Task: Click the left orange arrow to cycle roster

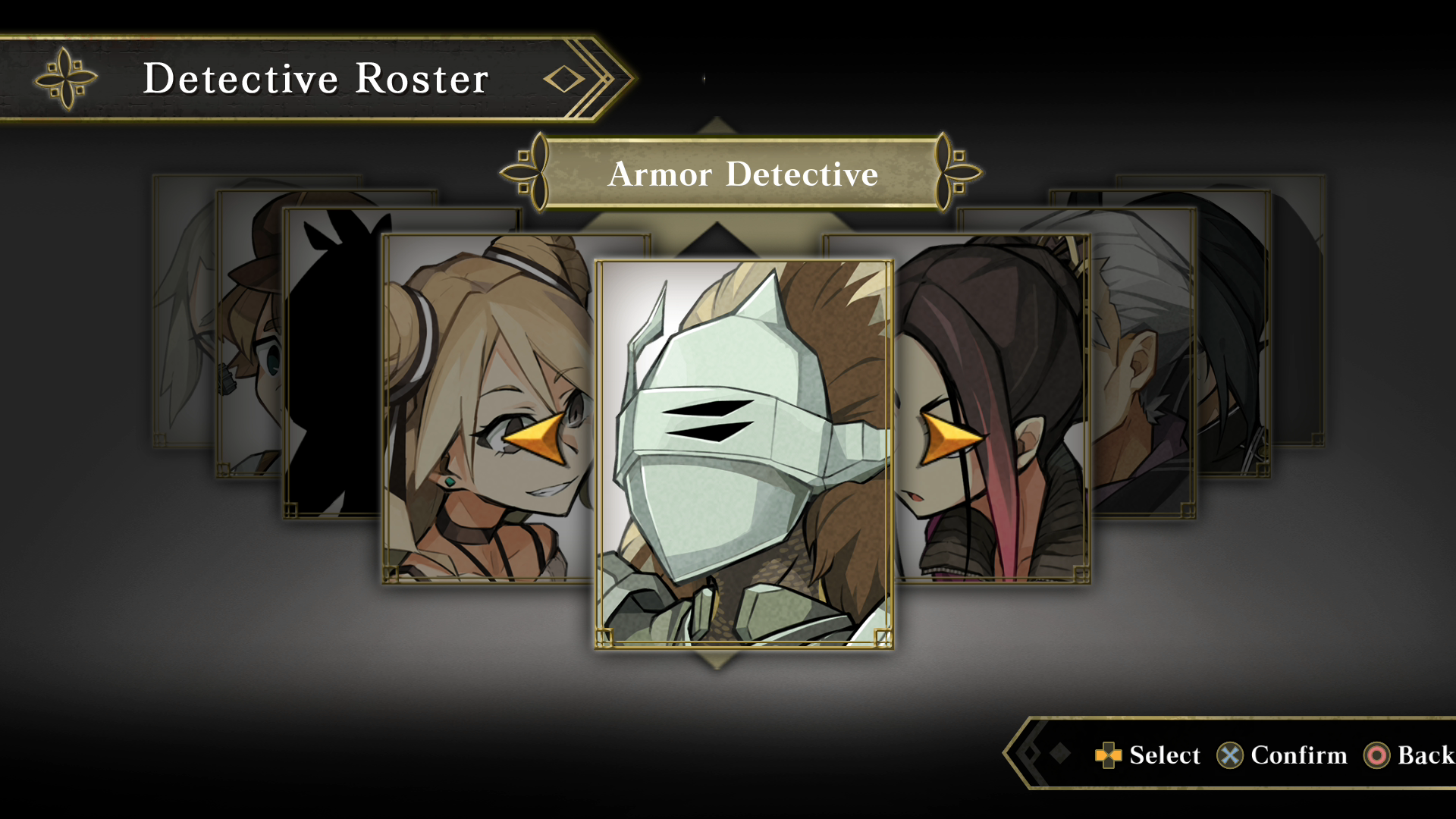Action: (537, 438)
